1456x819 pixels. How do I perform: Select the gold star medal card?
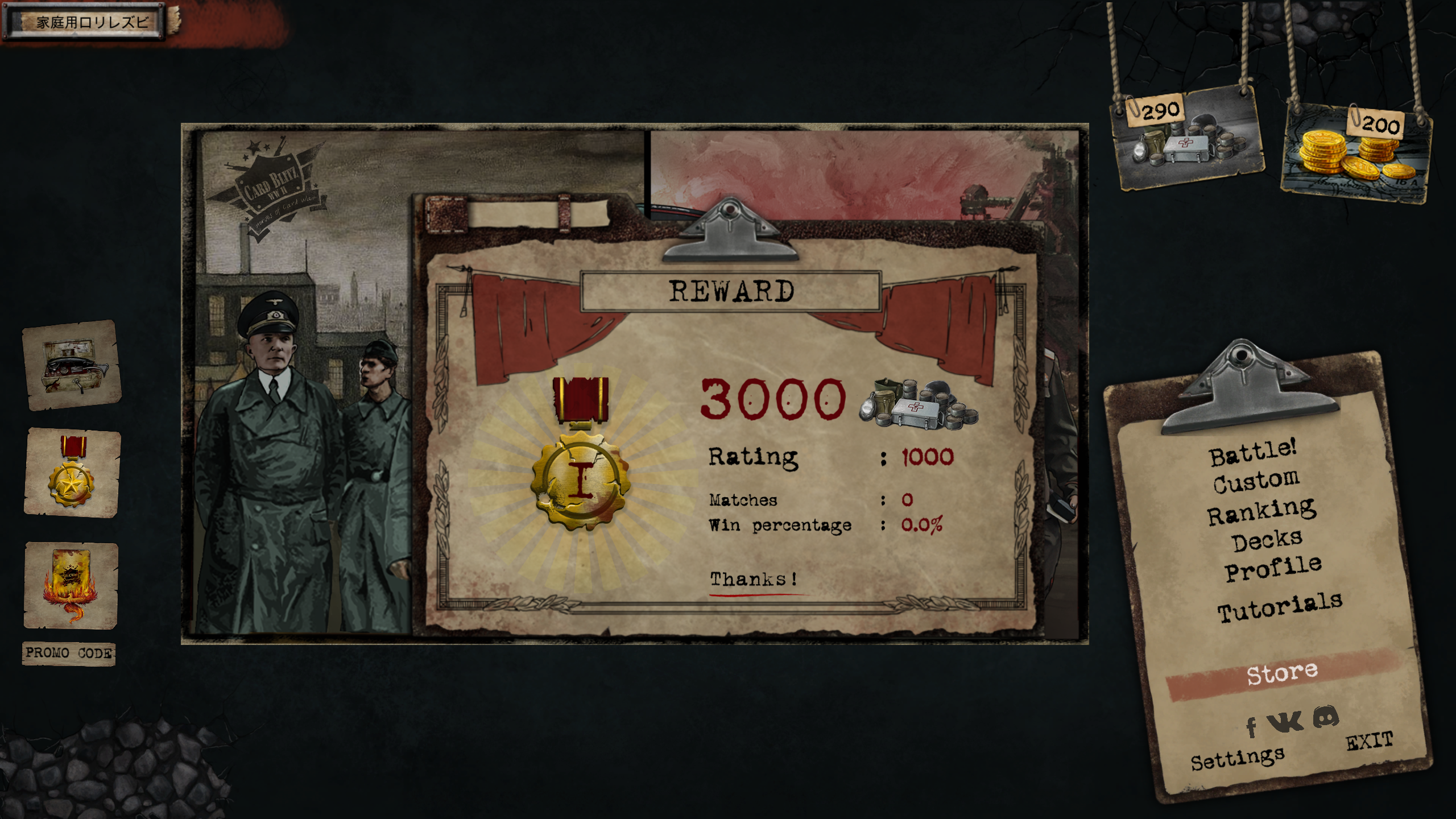click(72, 473)
